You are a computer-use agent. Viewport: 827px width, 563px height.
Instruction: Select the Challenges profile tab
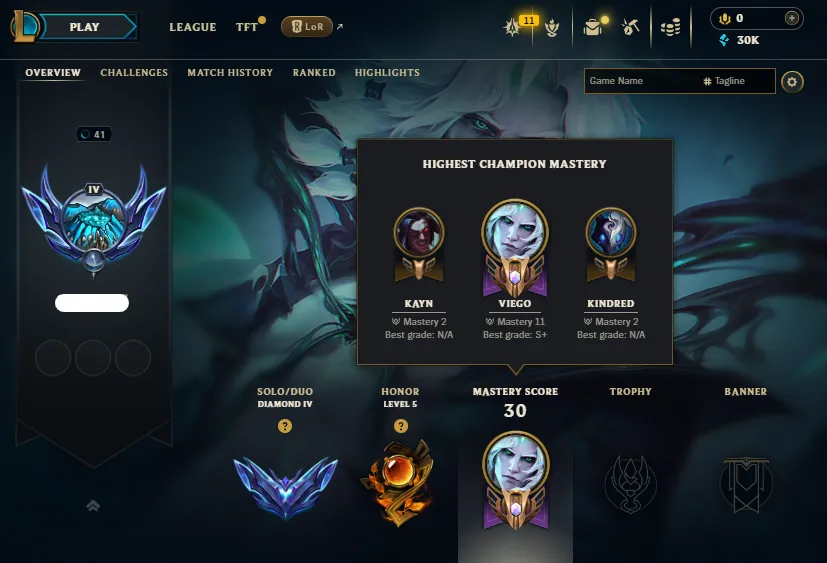point(134,73)
